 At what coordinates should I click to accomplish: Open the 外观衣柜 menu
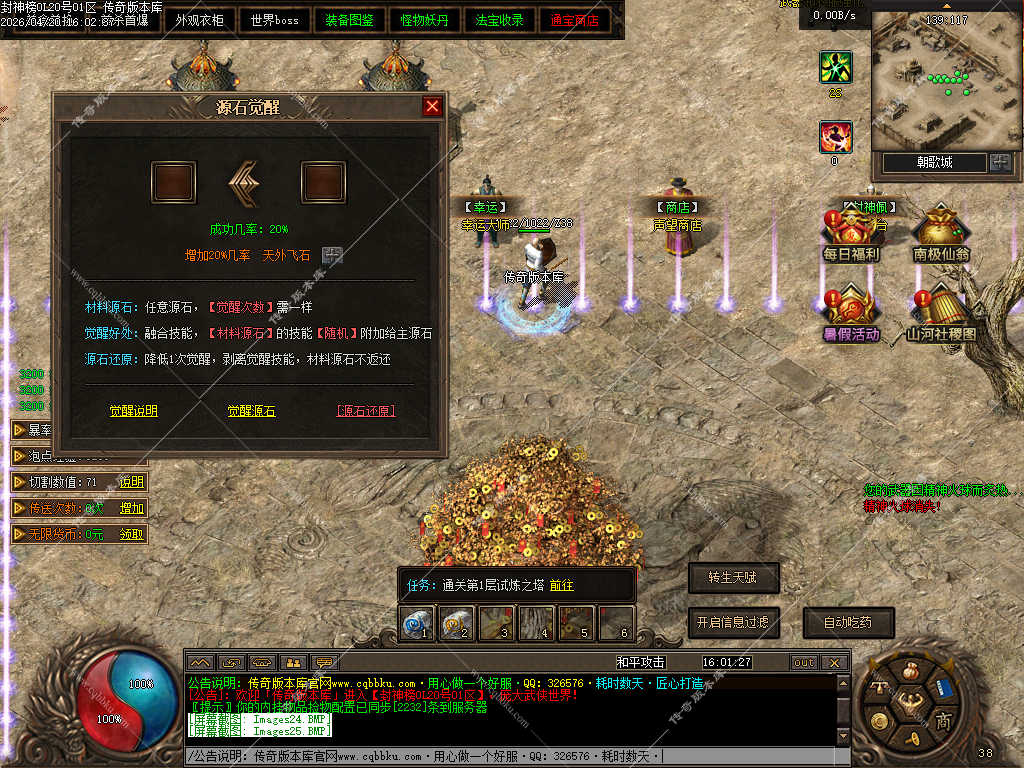pos(200,20)
